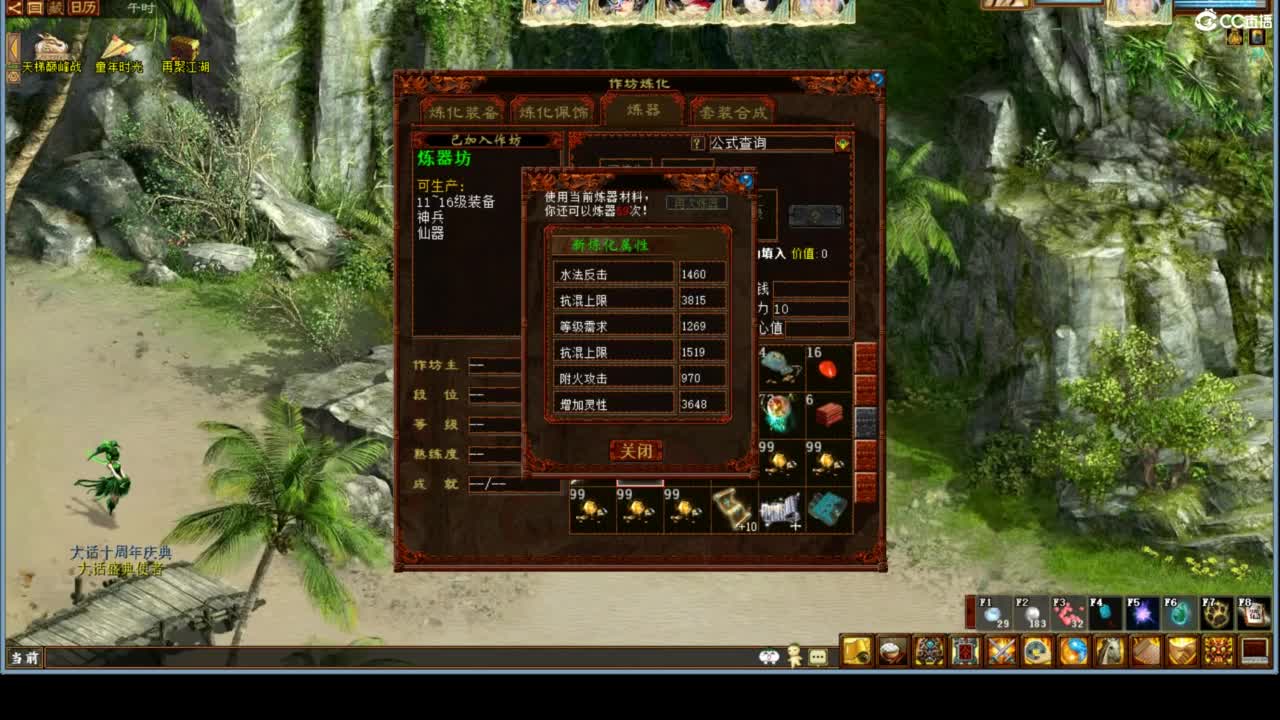Expand the golden arrow beside the formula search bar
This screenshot has height=720, width=1280.
coord(843,144)
